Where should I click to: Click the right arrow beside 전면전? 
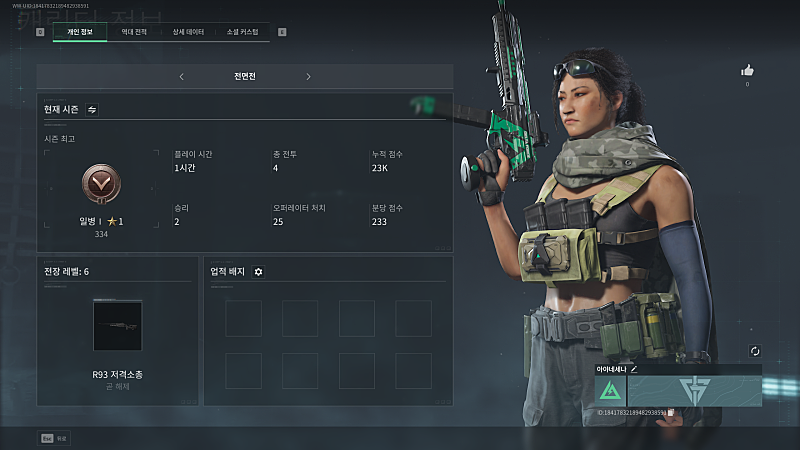308,76
